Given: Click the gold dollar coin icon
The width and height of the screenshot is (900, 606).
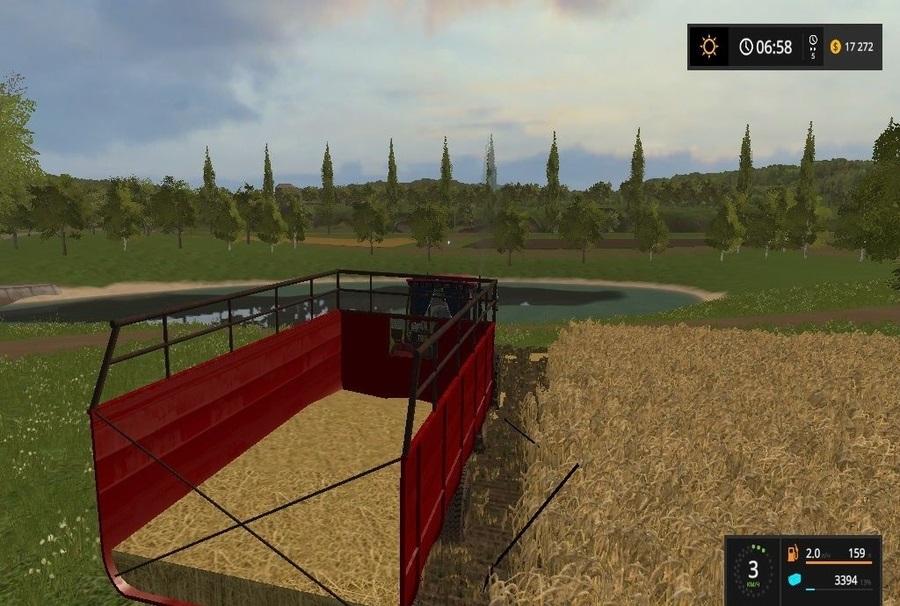Looking at the screenshot, I should coord(836,47).
